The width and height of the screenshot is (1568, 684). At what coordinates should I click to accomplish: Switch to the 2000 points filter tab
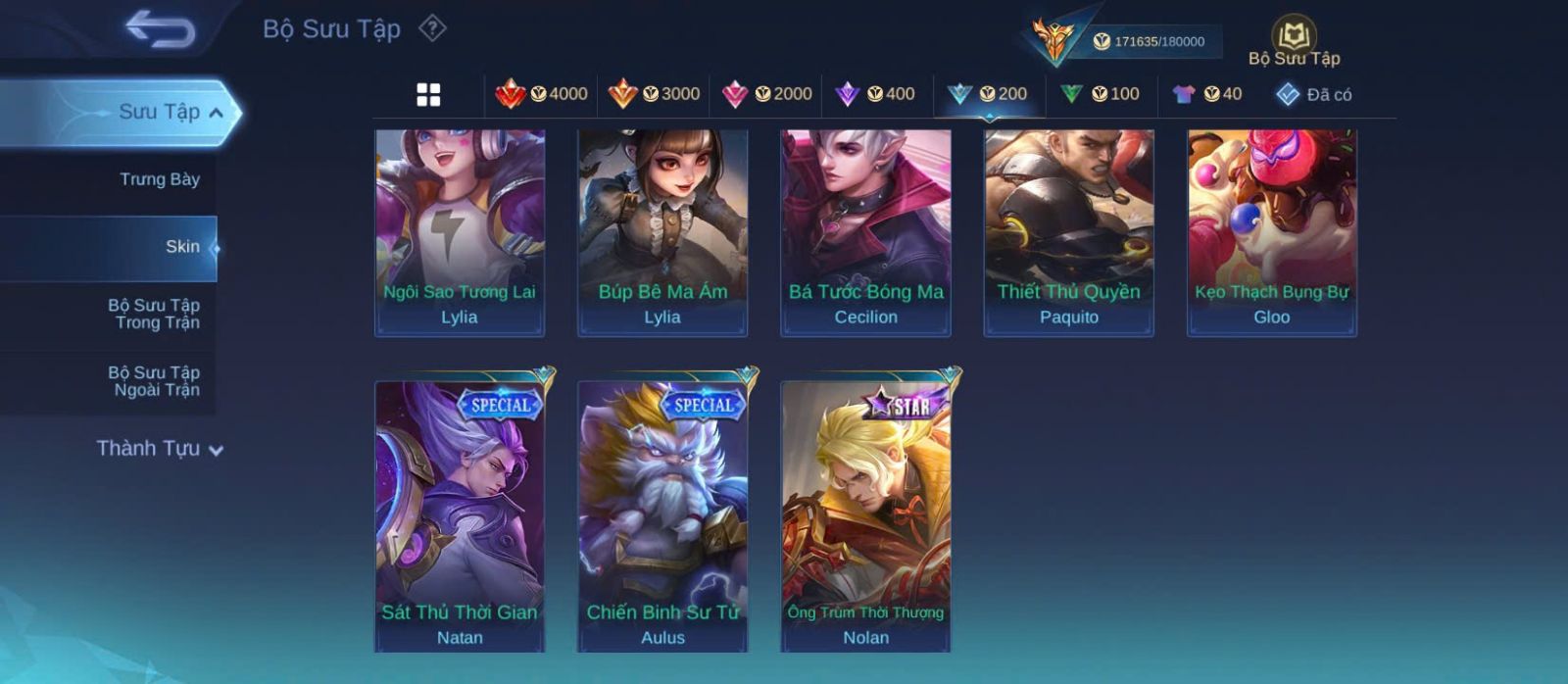click(766, 94)
